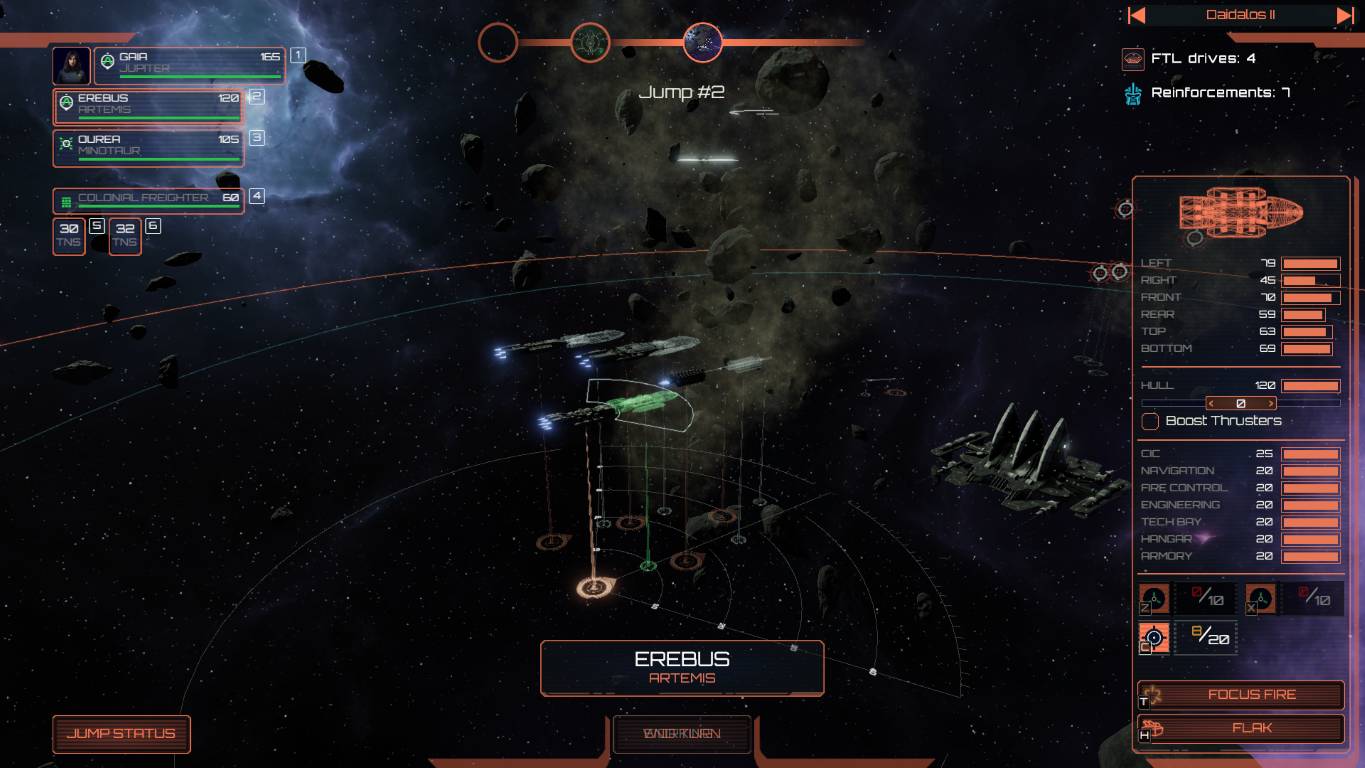The width and height of the screenshot is (1365, 768).
Task: Click the blue nebula circle on the jump timeline
Action: (703, 42)
